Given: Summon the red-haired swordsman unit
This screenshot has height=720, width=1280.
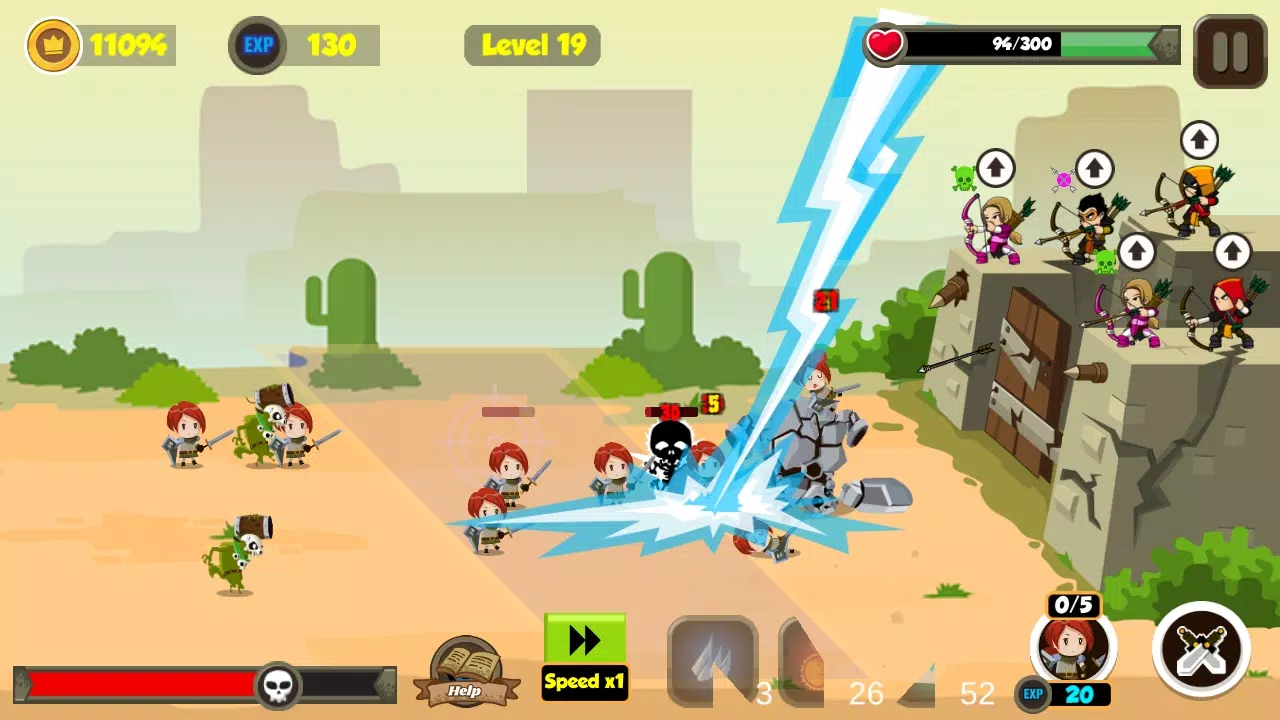Looking at the screenshot, I should (1072, 647).
